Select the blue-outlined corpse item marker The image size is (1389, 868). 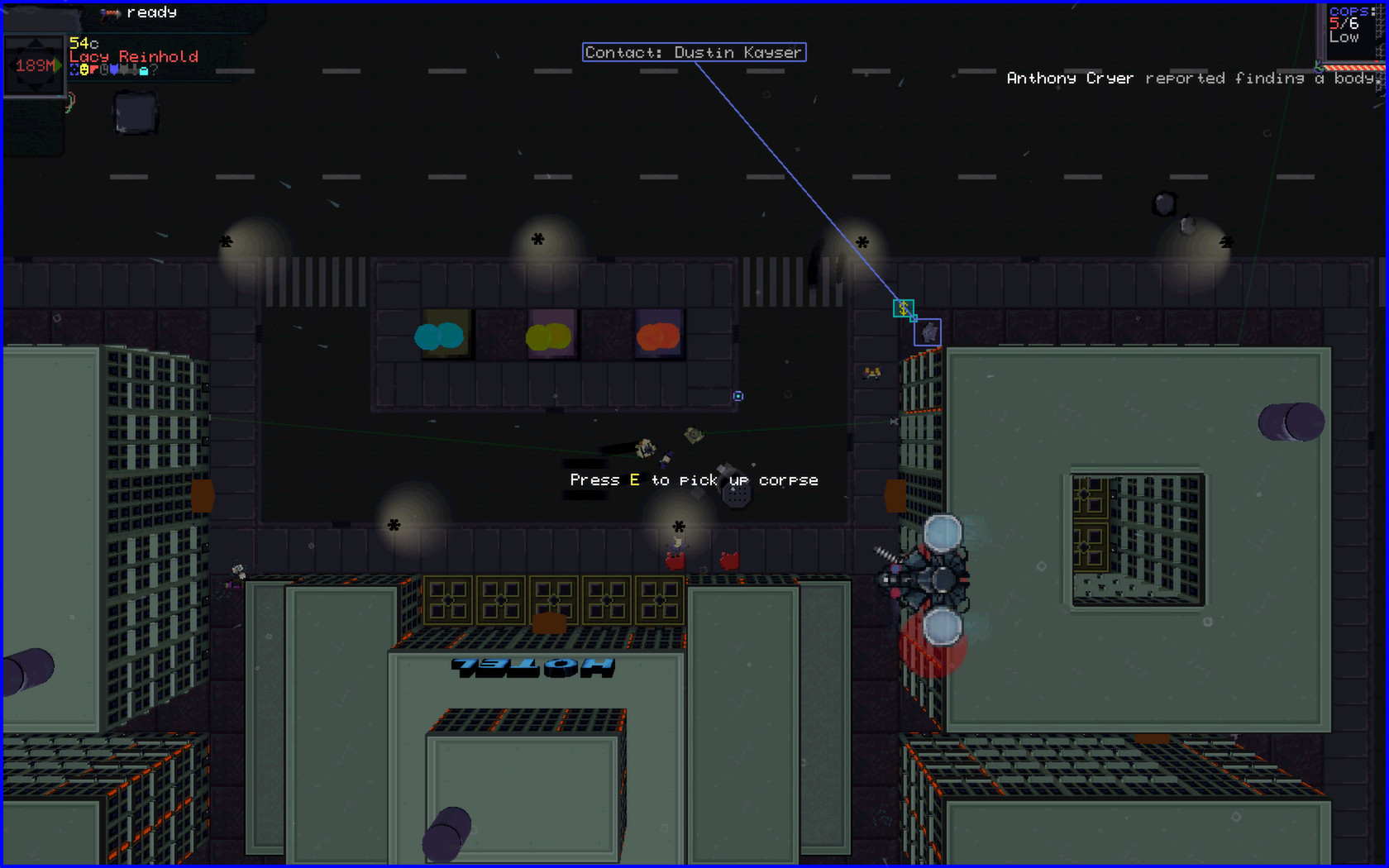pos(928,332)
